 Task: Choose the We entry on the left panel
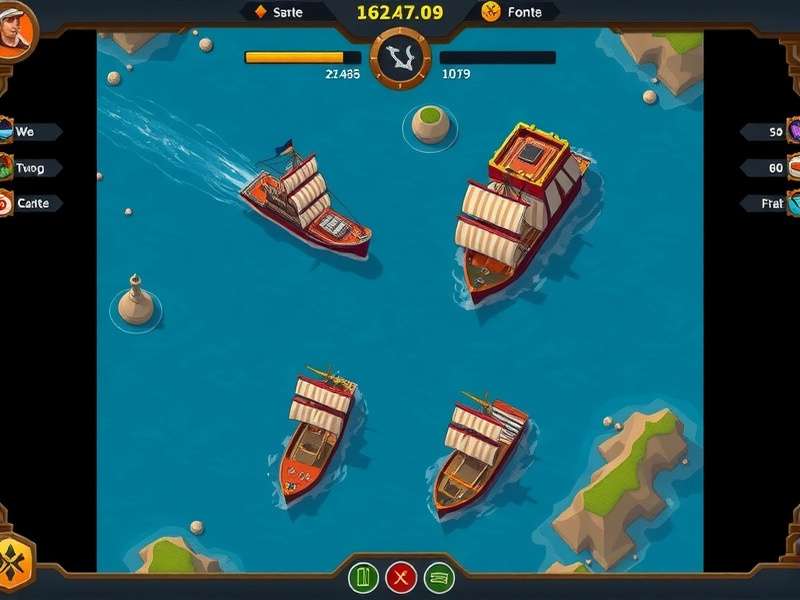(x=29, y=132)
